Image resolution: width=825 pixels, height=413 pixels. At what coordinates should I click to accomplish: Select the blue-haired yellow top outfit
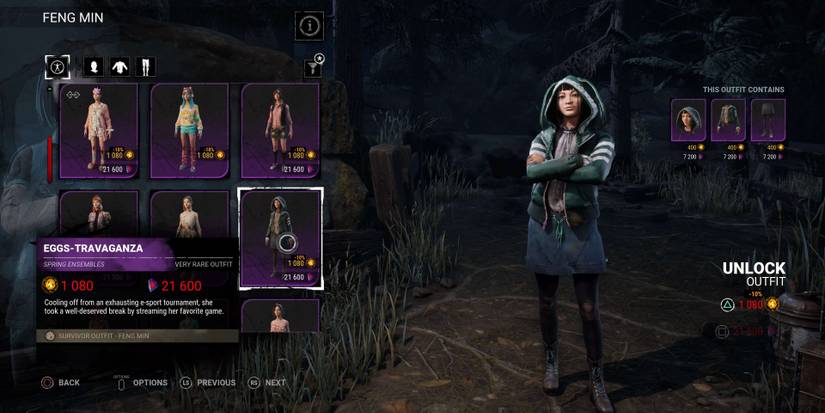(189, 129)
